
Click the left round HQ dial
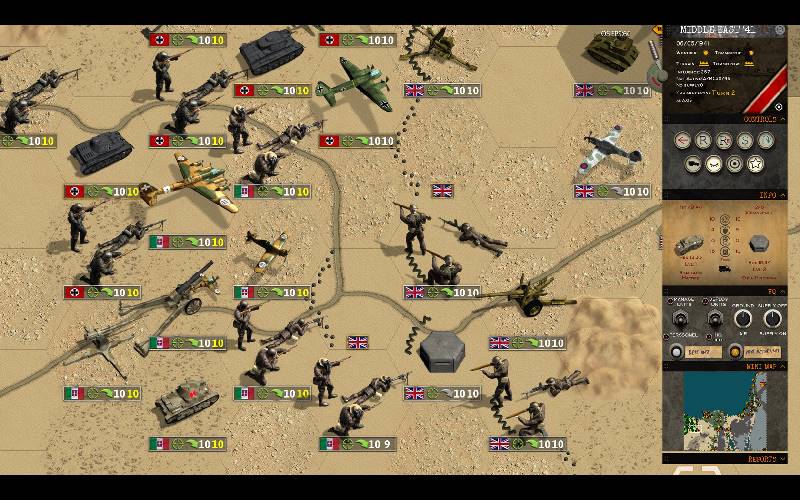point(744,320)
